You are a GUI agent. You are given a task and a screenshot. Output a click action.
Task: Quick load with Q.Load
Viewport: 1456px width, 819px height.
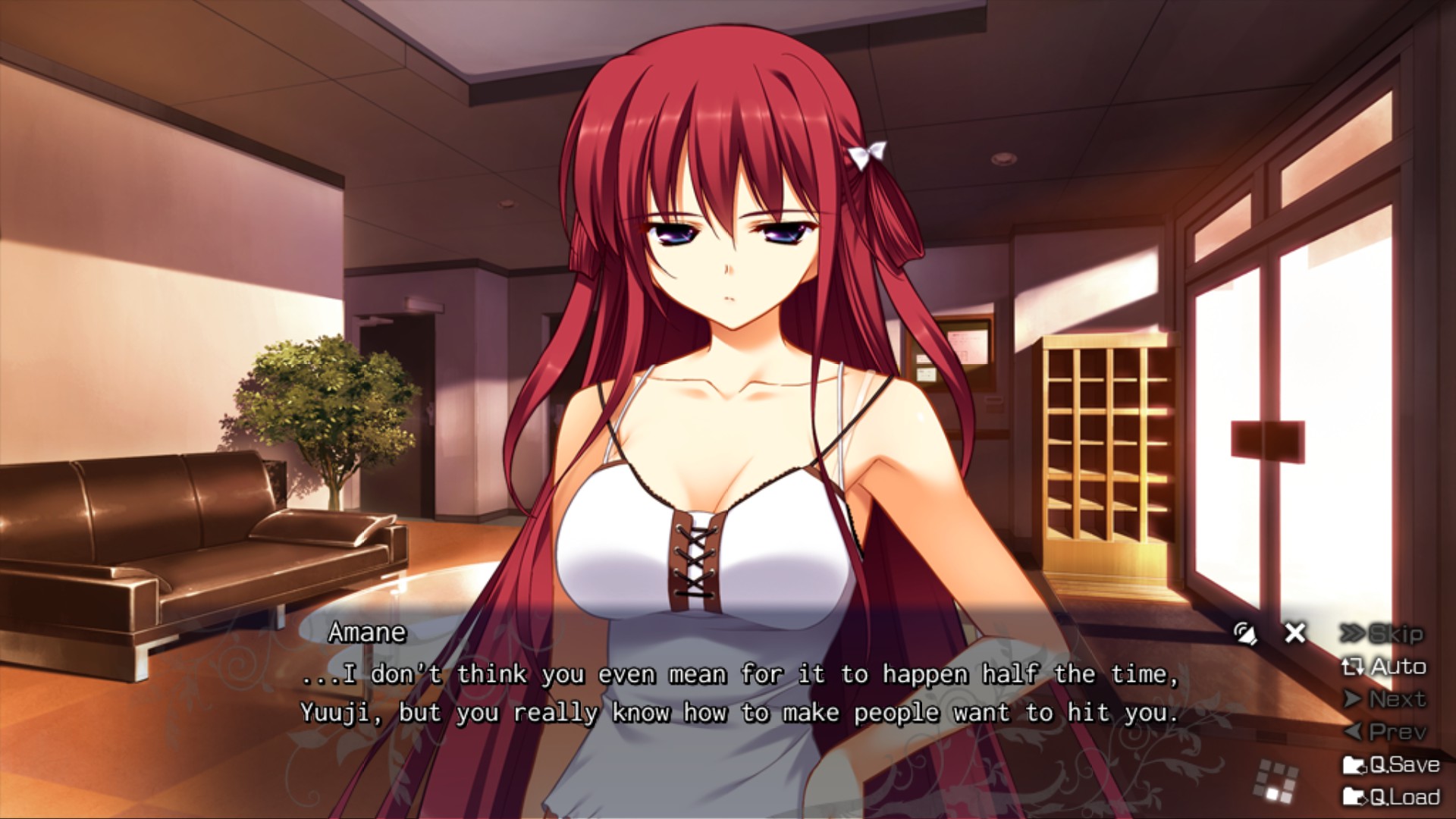point(1390,797)
